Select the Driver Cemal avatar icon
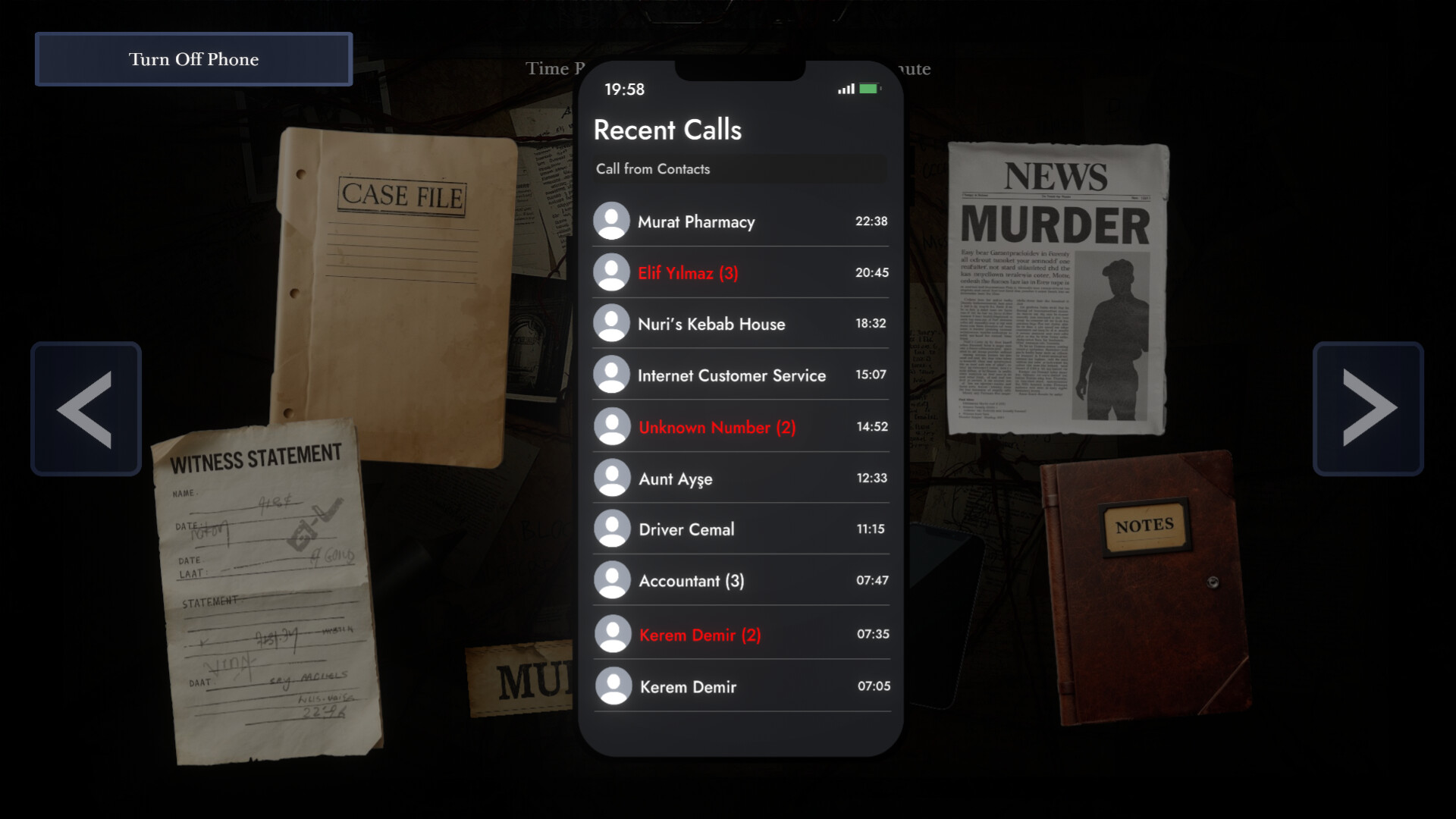The image size is (1456, 819). pyautogui.click(x=613, y=529)
